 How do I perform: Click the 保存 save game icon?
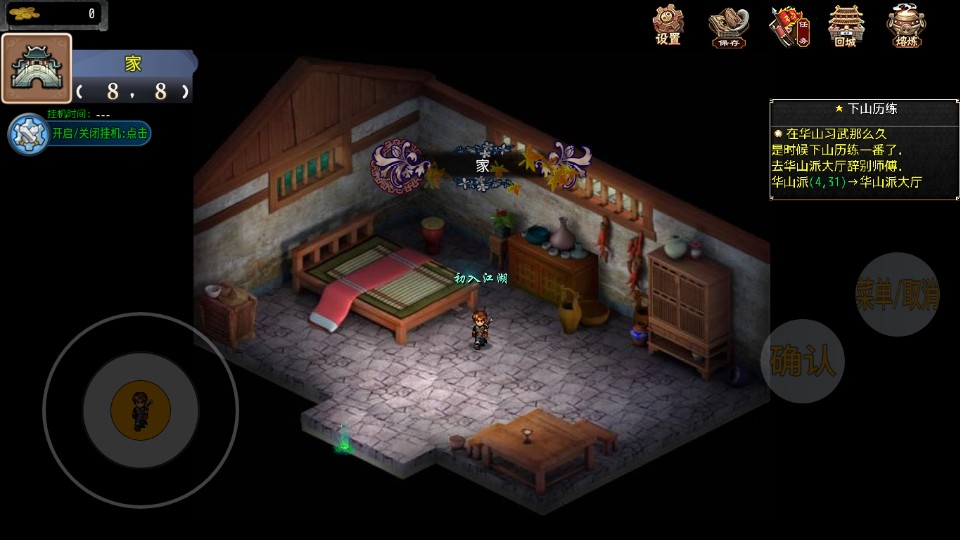click(728, 27)
